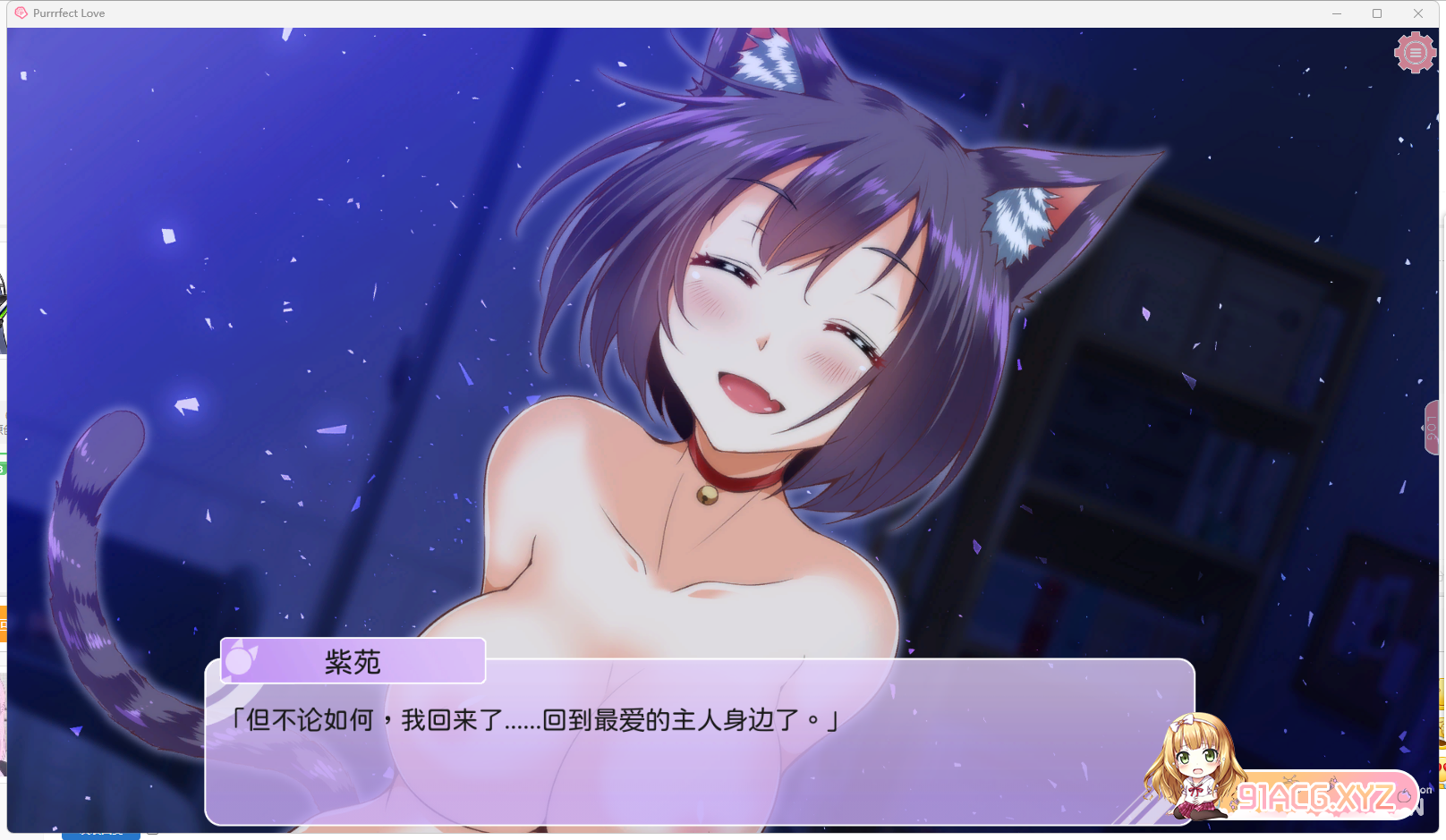The image size is (1446, 840).
Task: Close the Purrrfect Love window
Action: [x=1417, y=13]
